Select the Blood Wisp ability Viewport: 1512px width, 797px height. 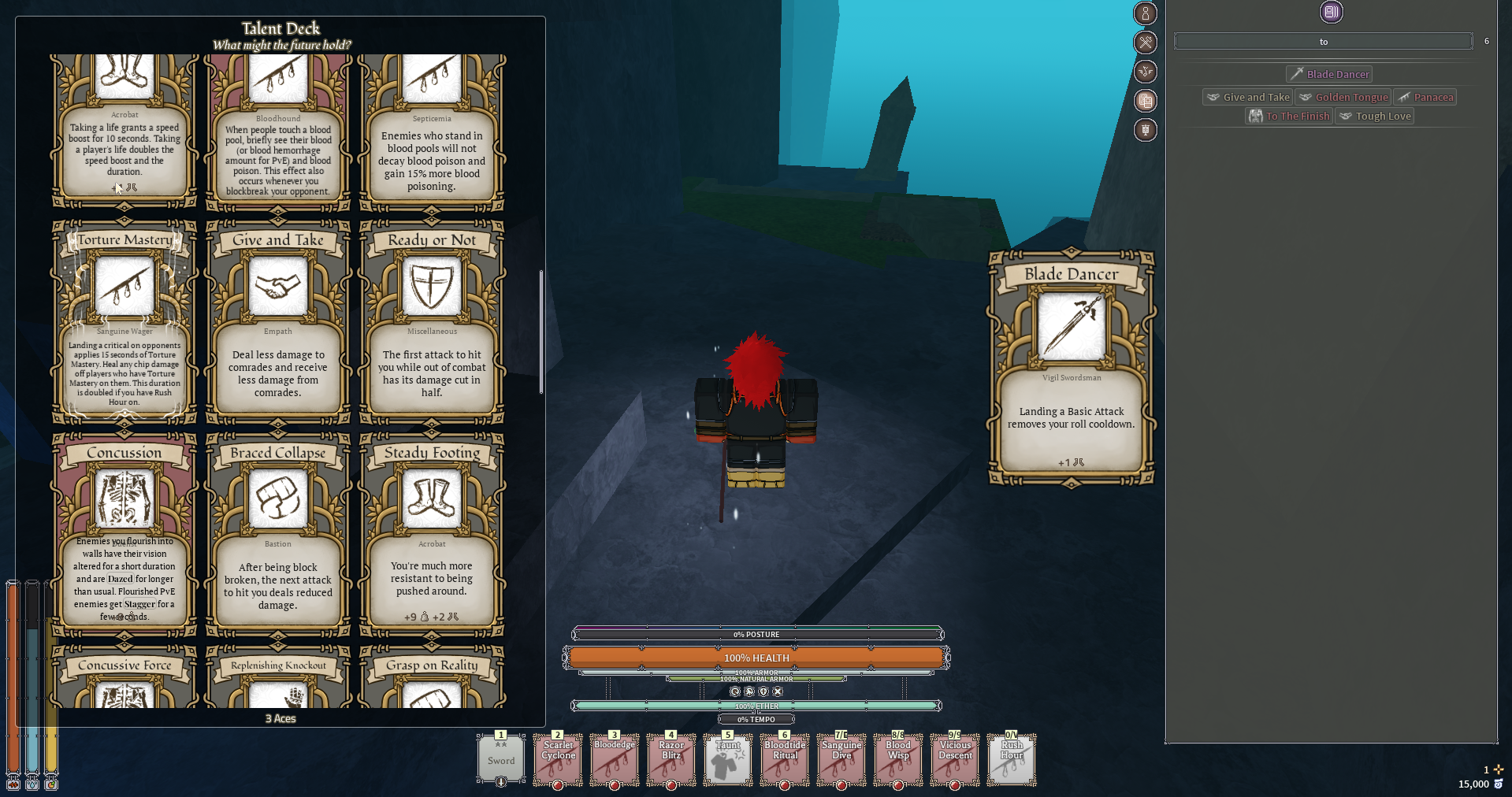pyautogui.click(x=898, y=759)
